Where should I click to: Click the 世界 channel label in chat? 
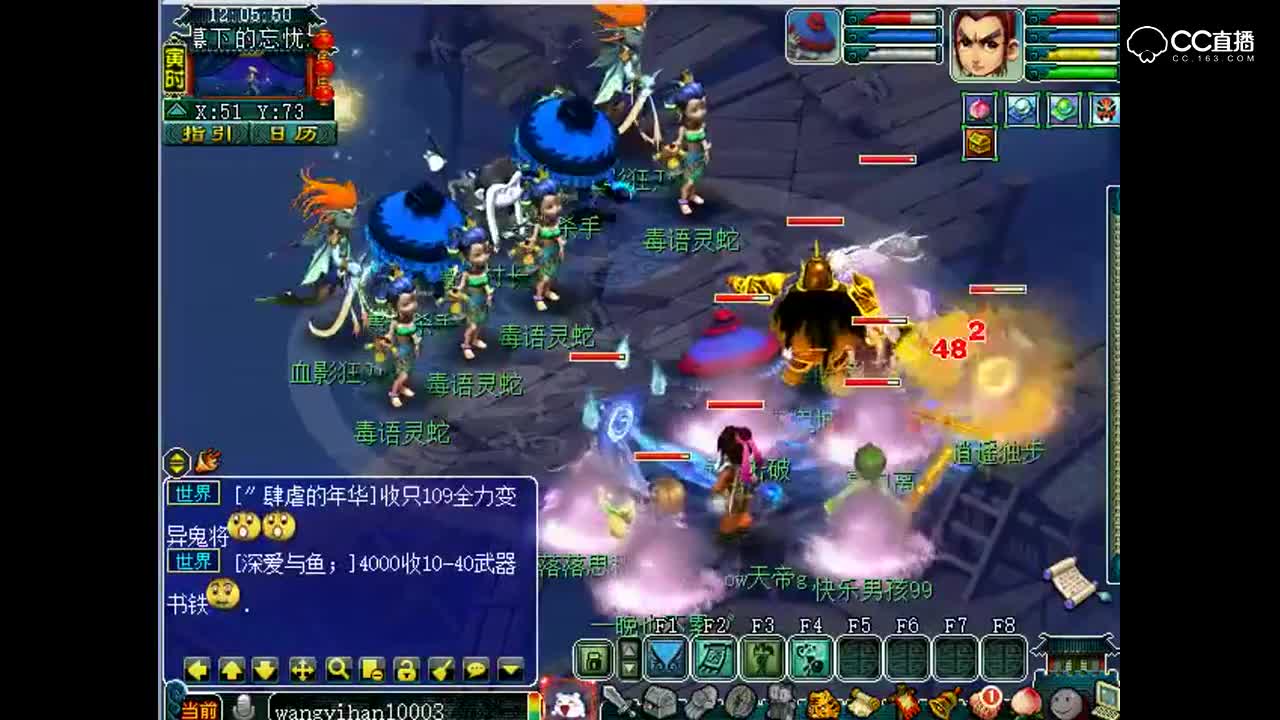[x=192, y=489]
